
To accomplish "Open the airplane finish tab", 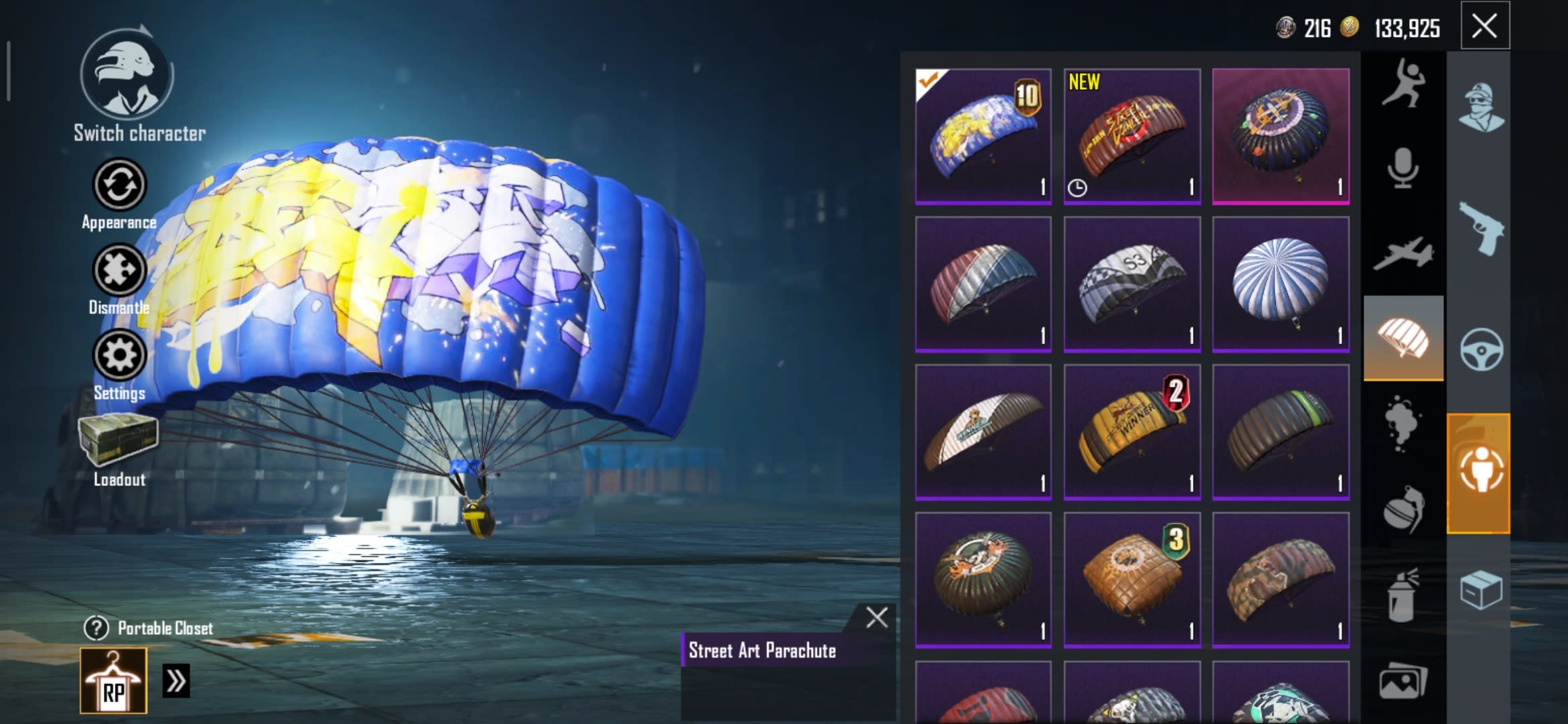I will click(x=1403, y=253).
